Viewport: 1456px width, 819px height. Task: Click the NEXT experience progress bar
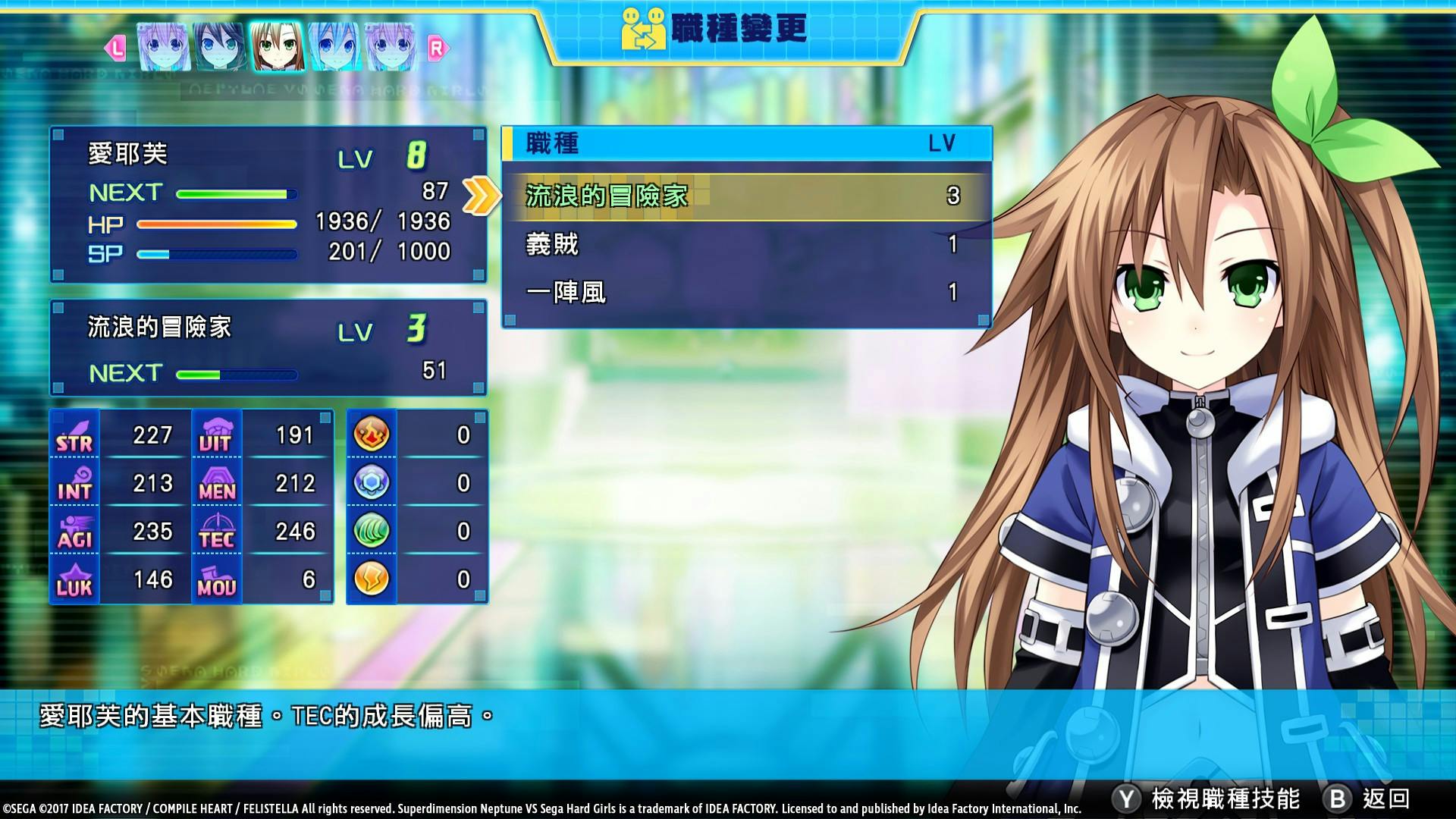[235, 193]
